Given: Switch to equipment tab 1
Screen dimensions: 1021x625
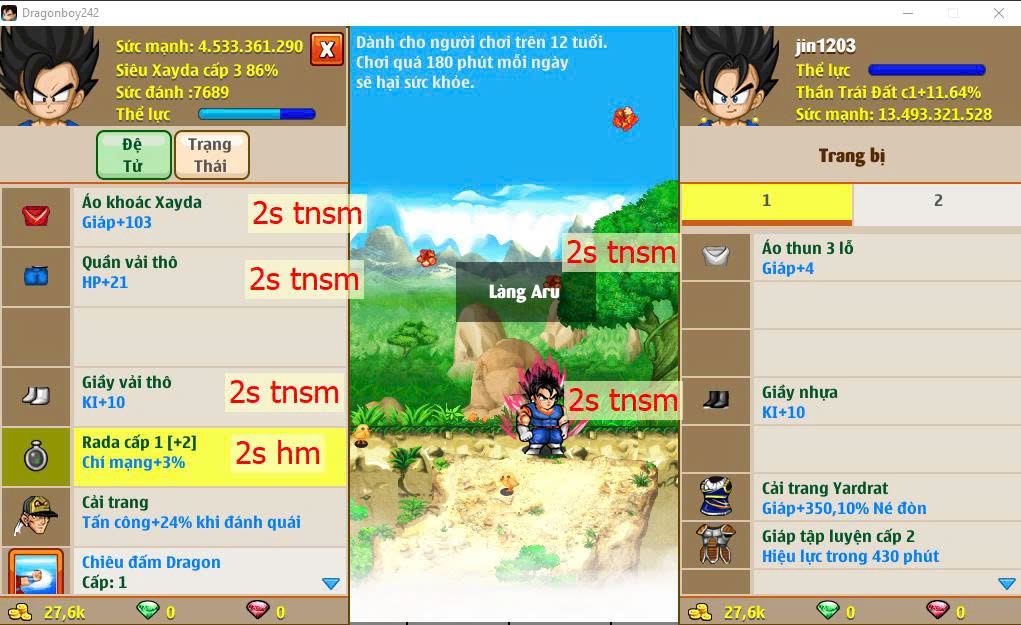Looking at the screenshot, I should tap(766, 201).
